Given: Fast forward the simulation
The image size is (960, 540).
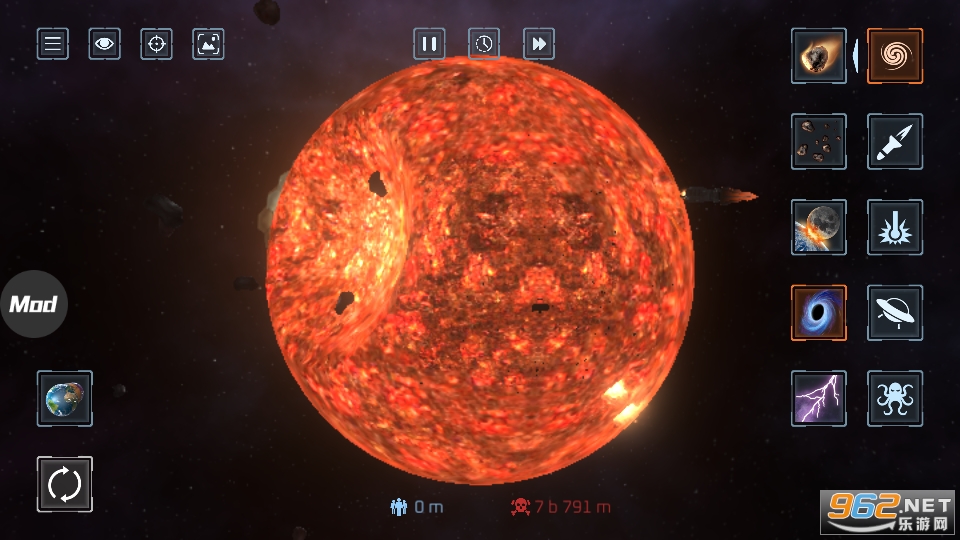Looking at the screenshot, I should [539, 44].
